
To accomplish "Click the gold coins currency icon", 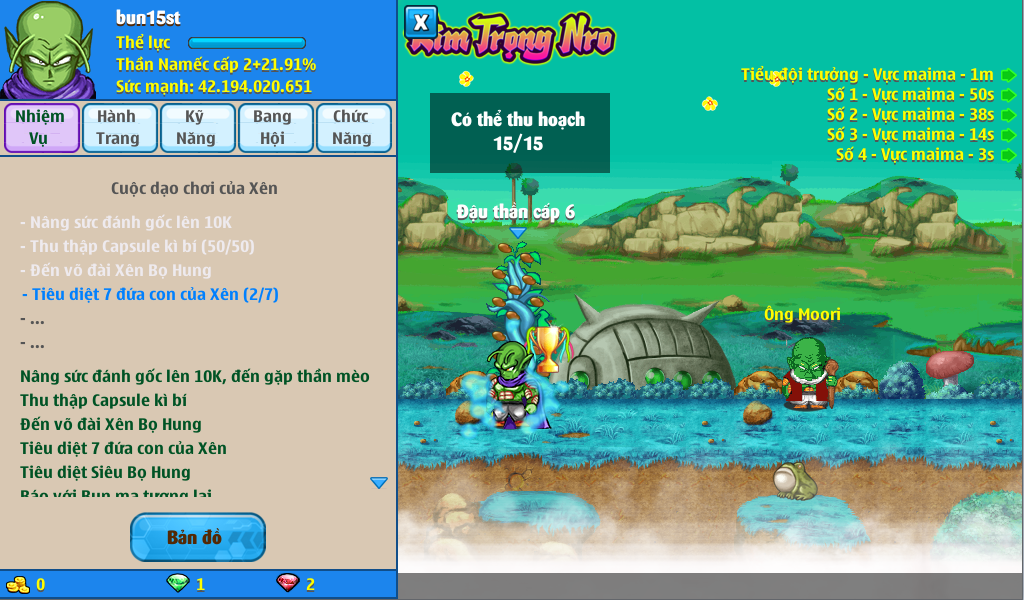I will tap(18, 584).
